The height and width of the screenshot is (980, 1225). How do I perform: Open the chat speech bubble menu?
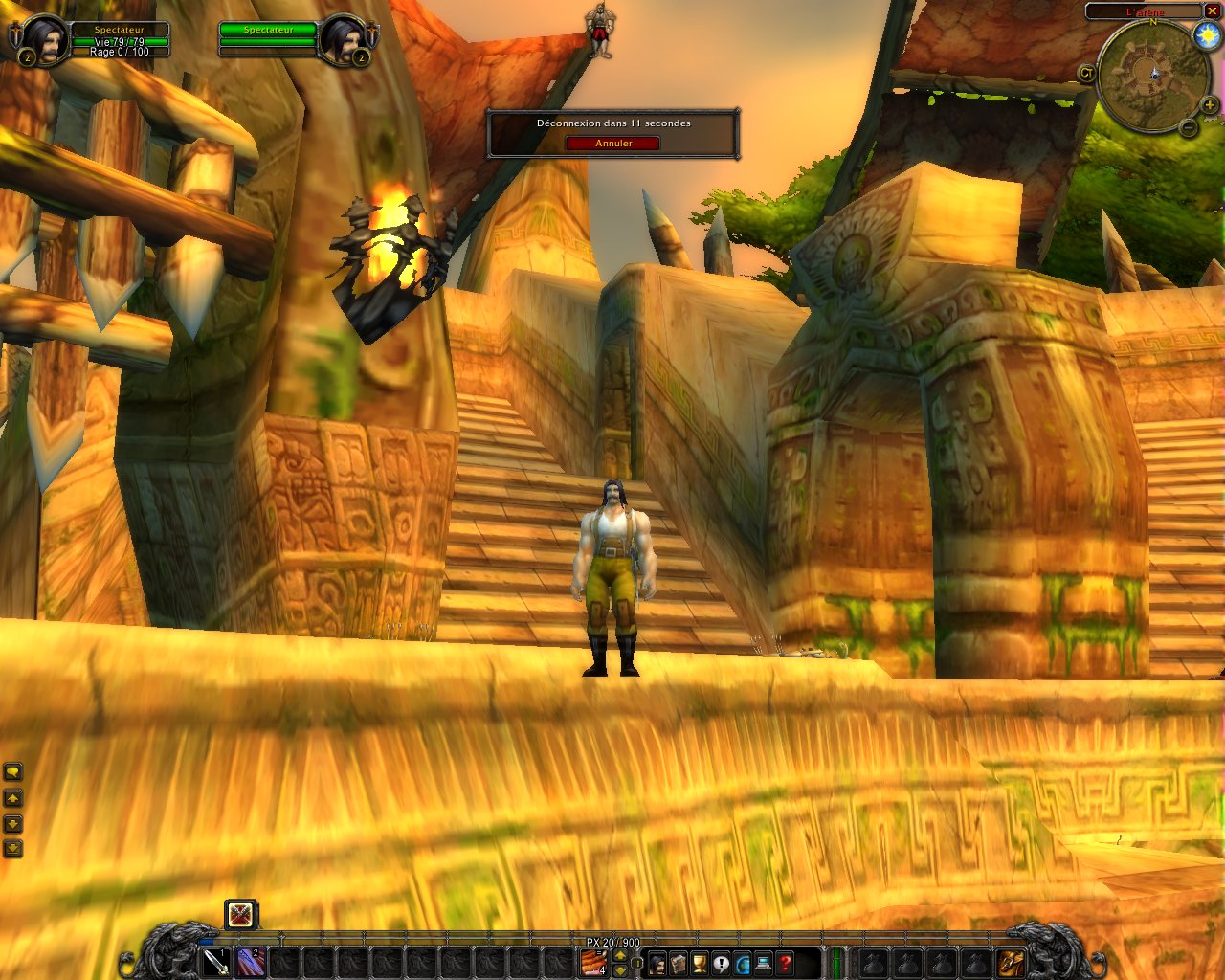click(12, 771)
